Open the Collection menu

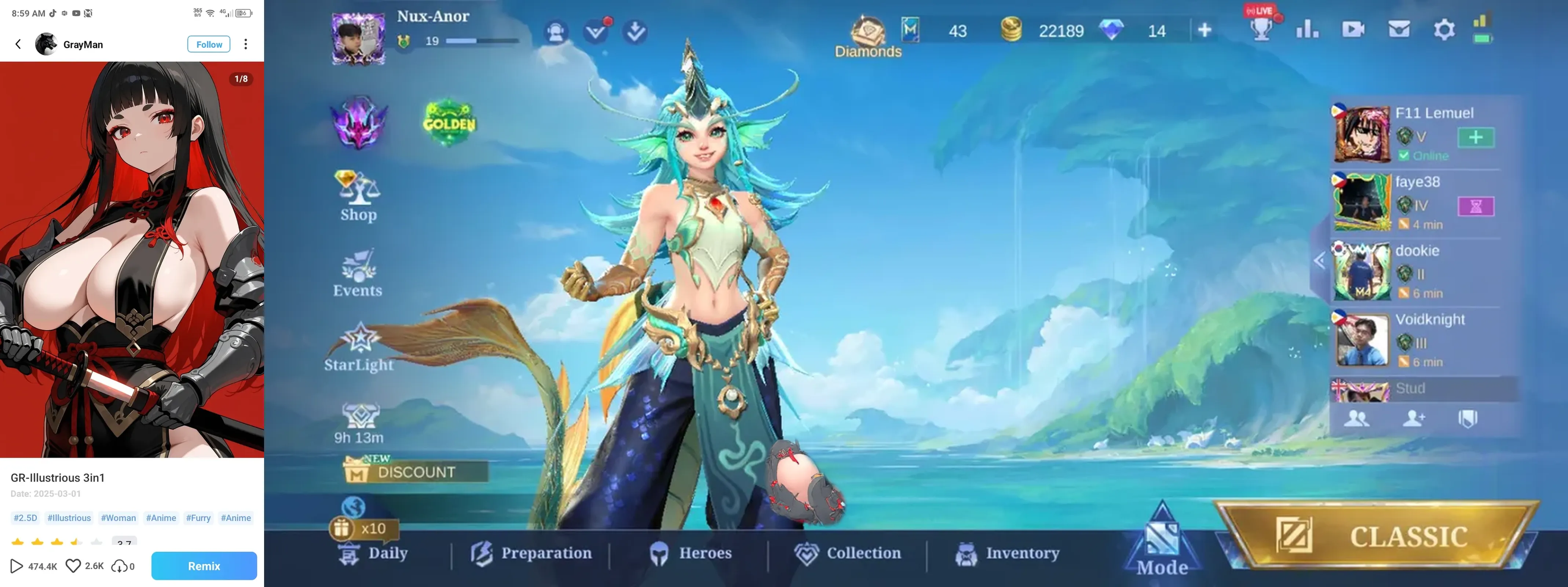coord(848,554)
